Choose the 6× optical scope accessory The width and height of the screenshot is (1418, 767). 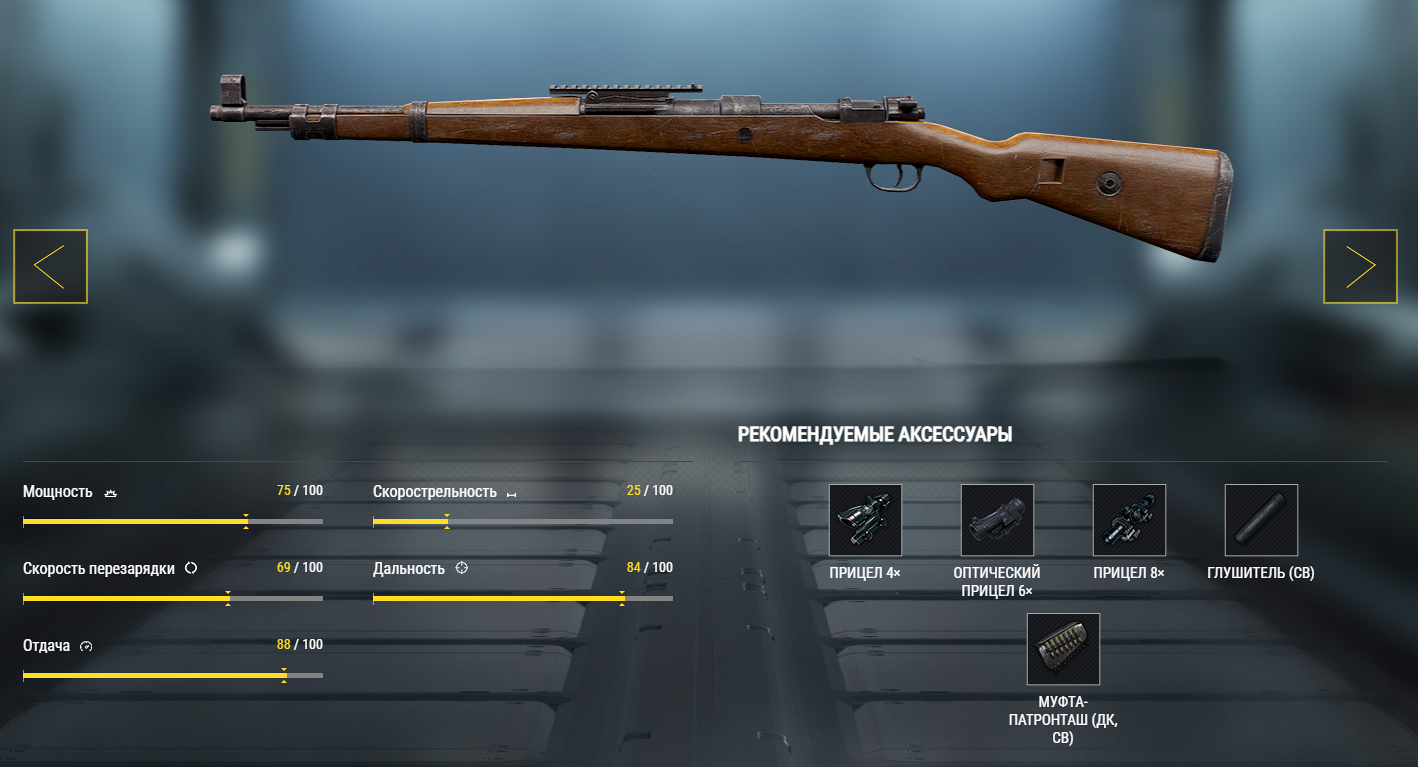(x=997, y=520)
